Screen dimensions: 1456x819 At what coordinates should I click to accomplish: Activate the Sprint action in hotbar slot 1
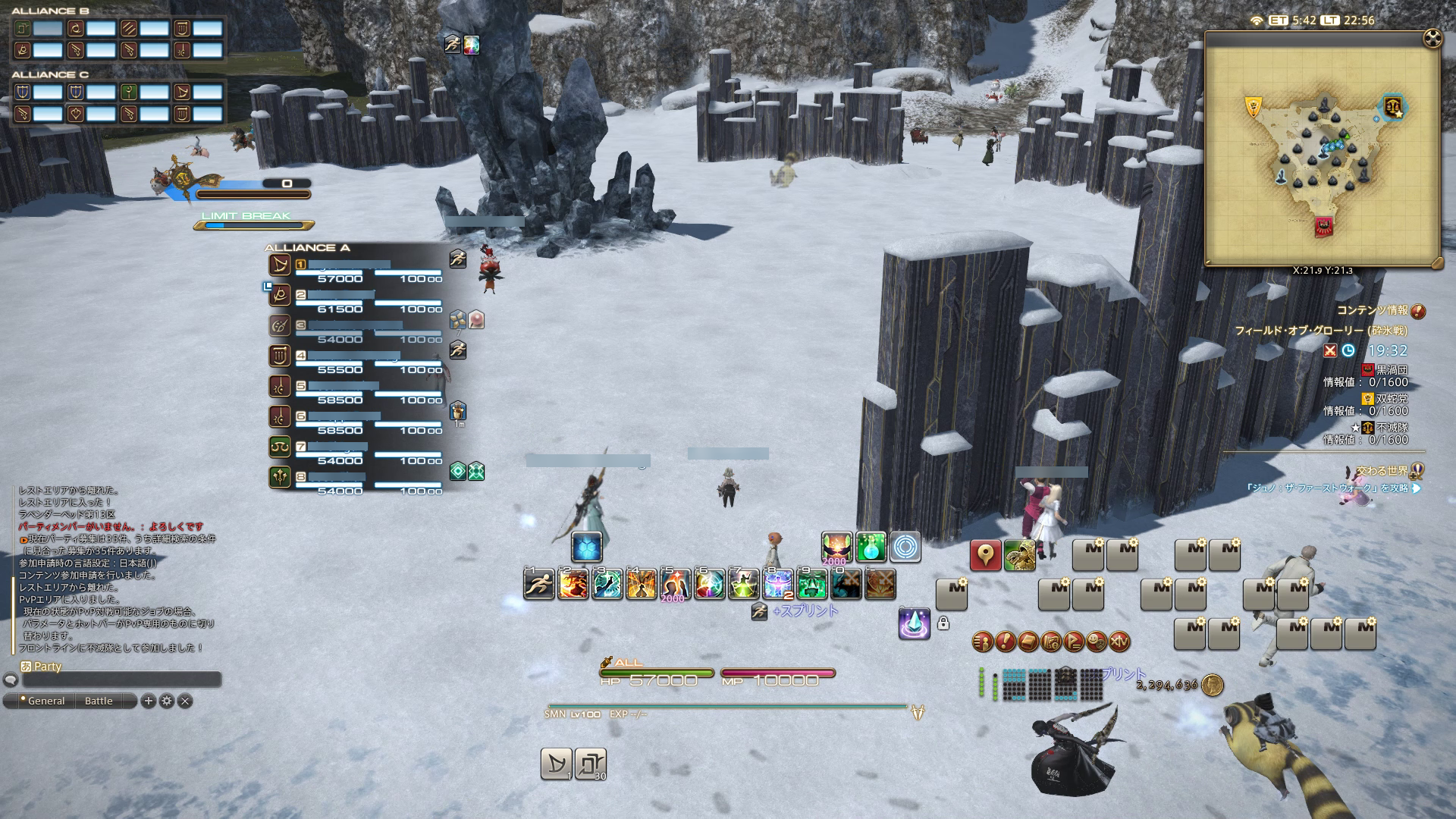[x=539, y=585]
